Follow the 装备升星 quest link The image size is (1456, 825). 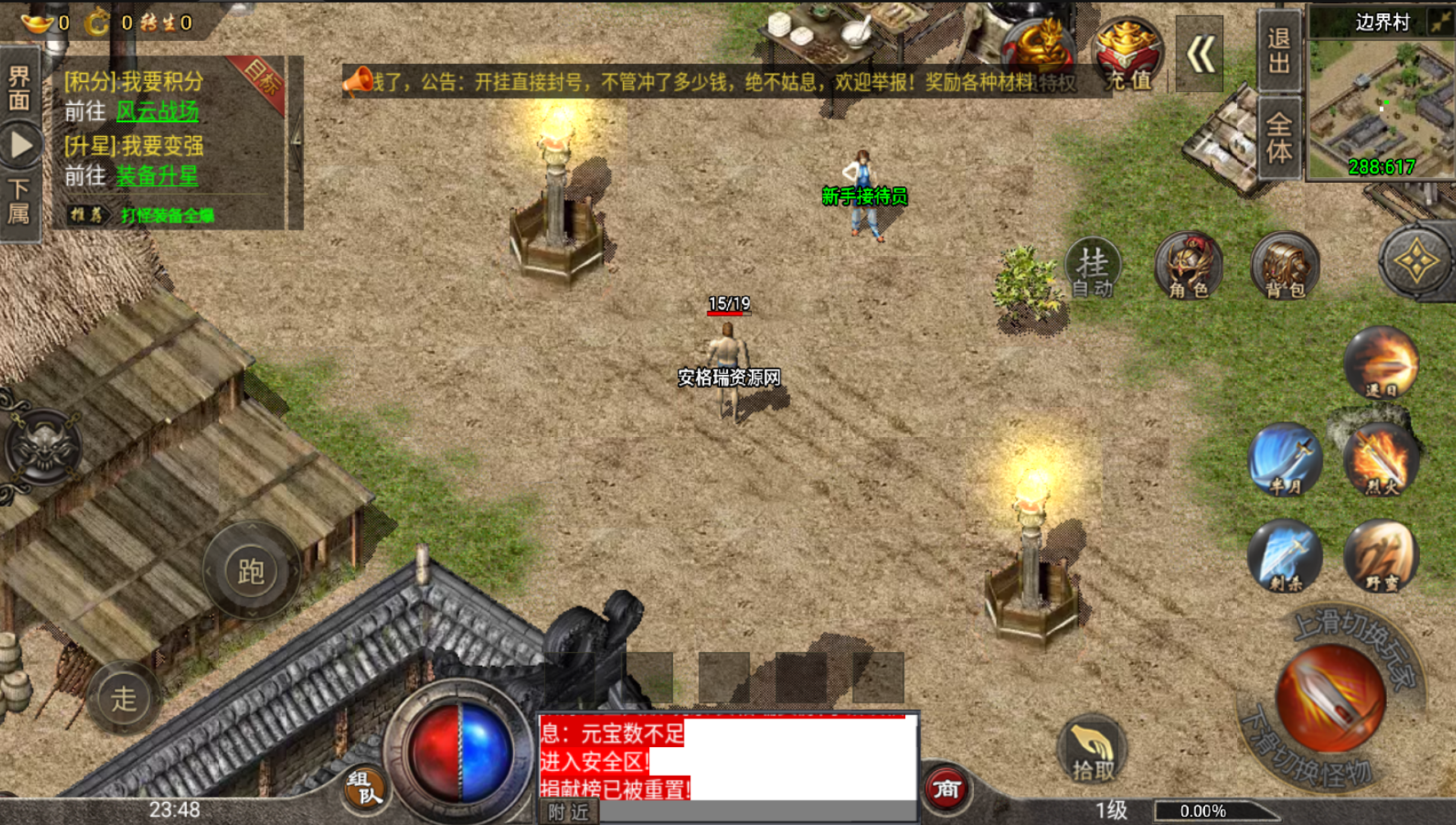(157, 175)
